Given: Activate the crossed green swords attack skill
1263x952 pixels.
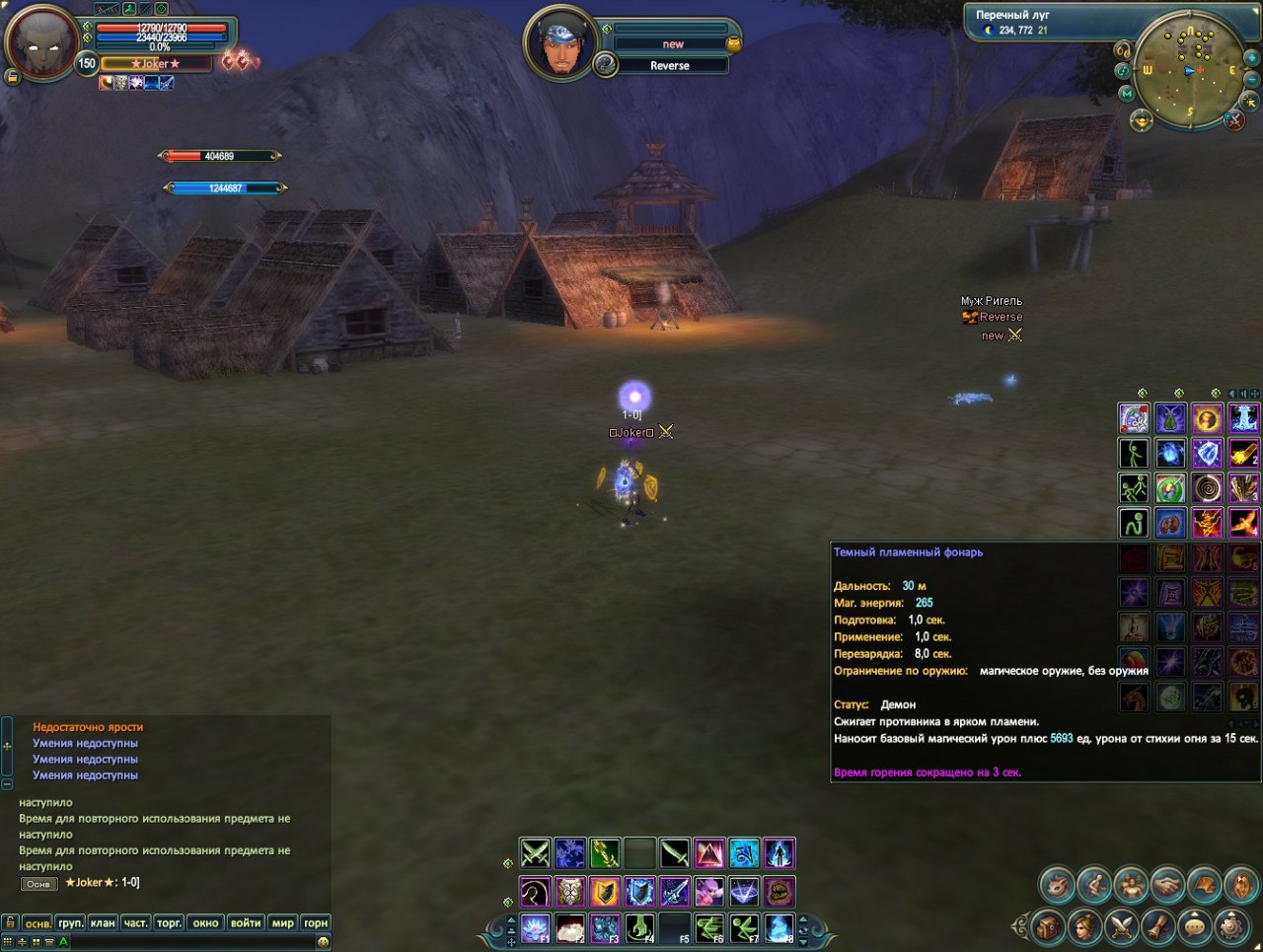Looking at the screenshot, I should [x=535, y=852].
